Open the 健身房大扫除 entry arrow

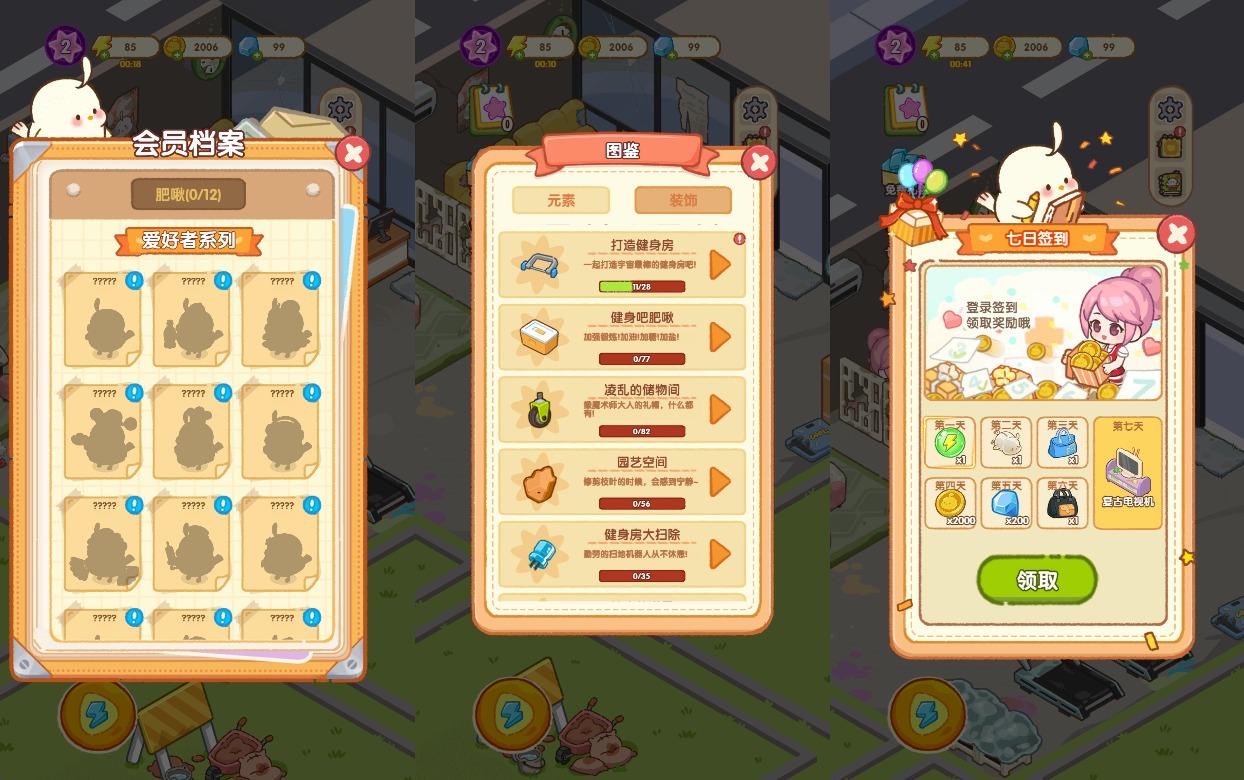click(x=720, y=553)
